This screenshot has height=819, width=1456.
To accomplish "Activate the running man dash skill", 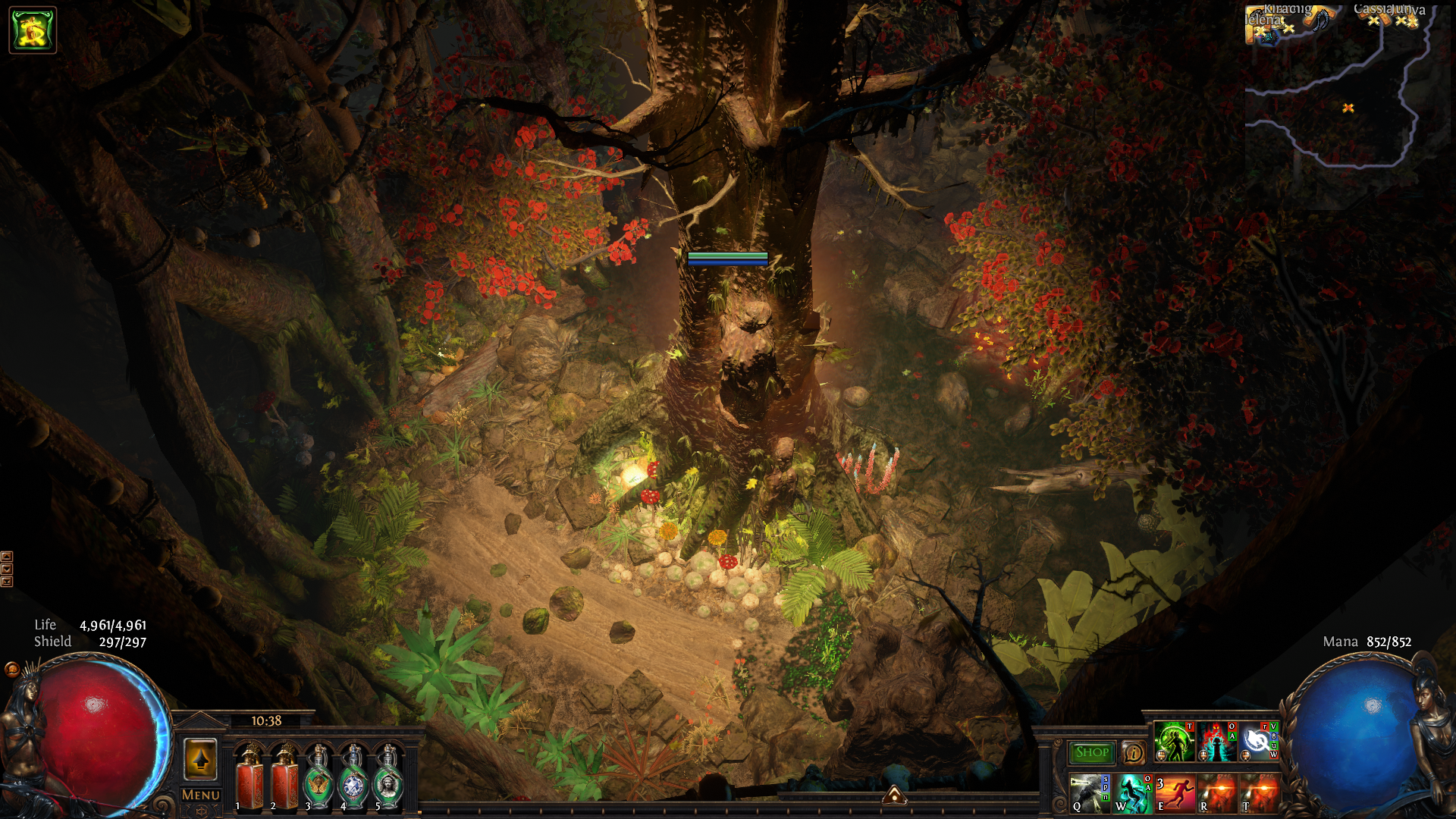I will 1175,793.
